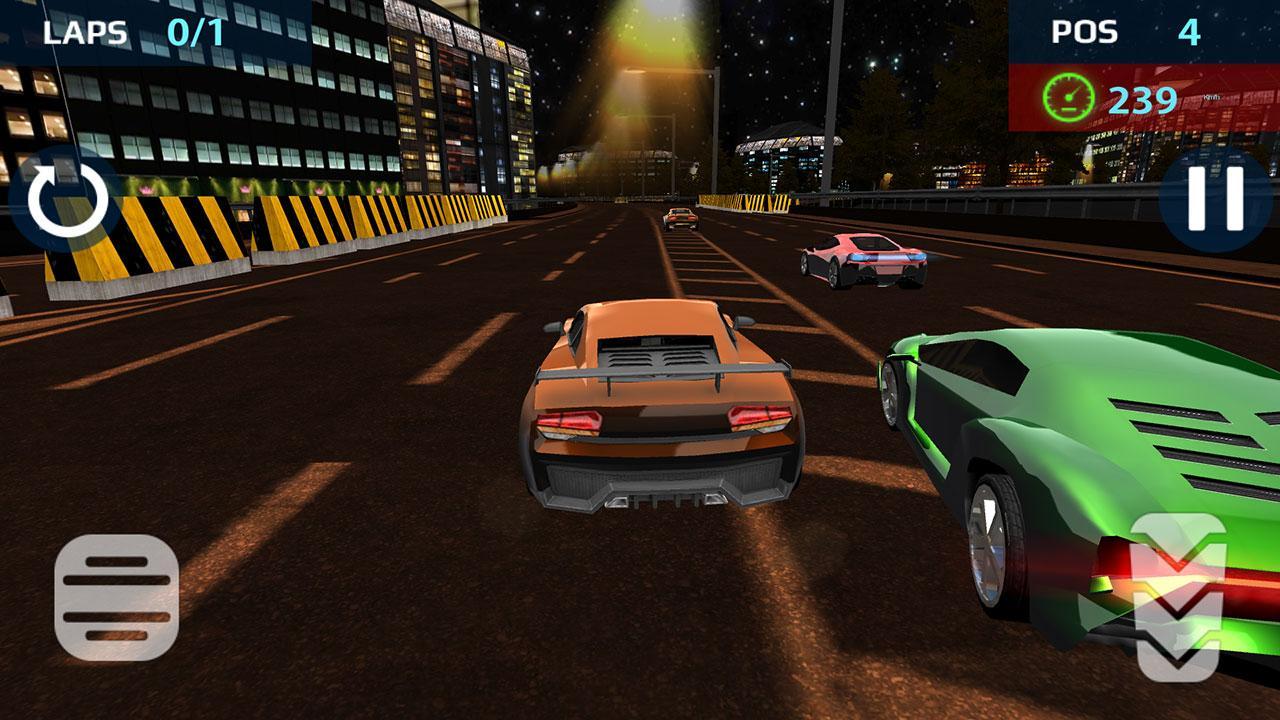1280x720 pixels.
Task: Select the speed reading of 239
Action: click(x=1143, y=97)
